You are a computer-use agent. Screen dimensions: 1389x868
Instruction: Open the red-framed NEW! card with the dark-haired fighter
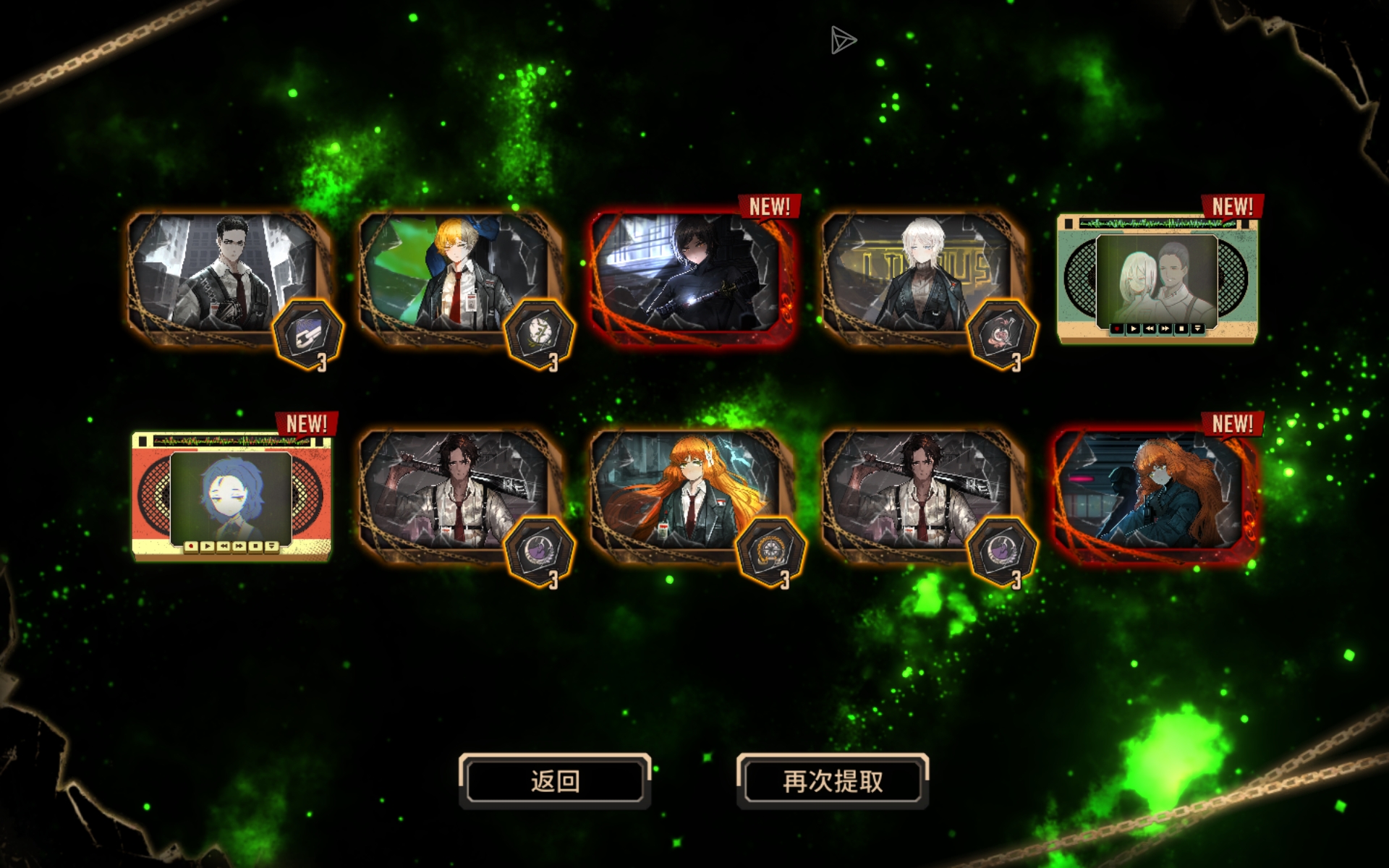pyautogui.click(x=693, y=277)
